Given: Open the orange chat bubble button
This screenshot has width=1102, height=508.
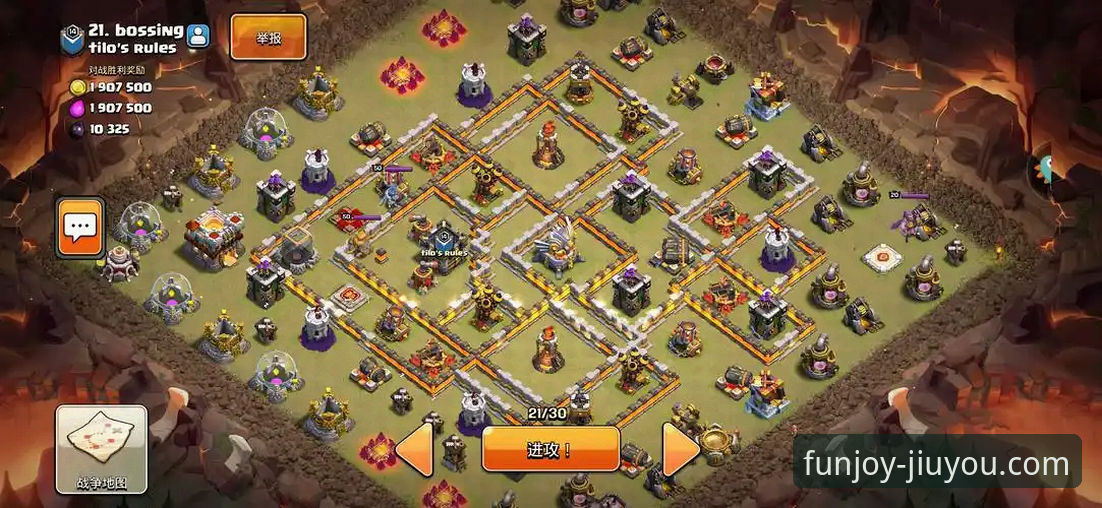Looking at the screenshot, I should 80,228.
